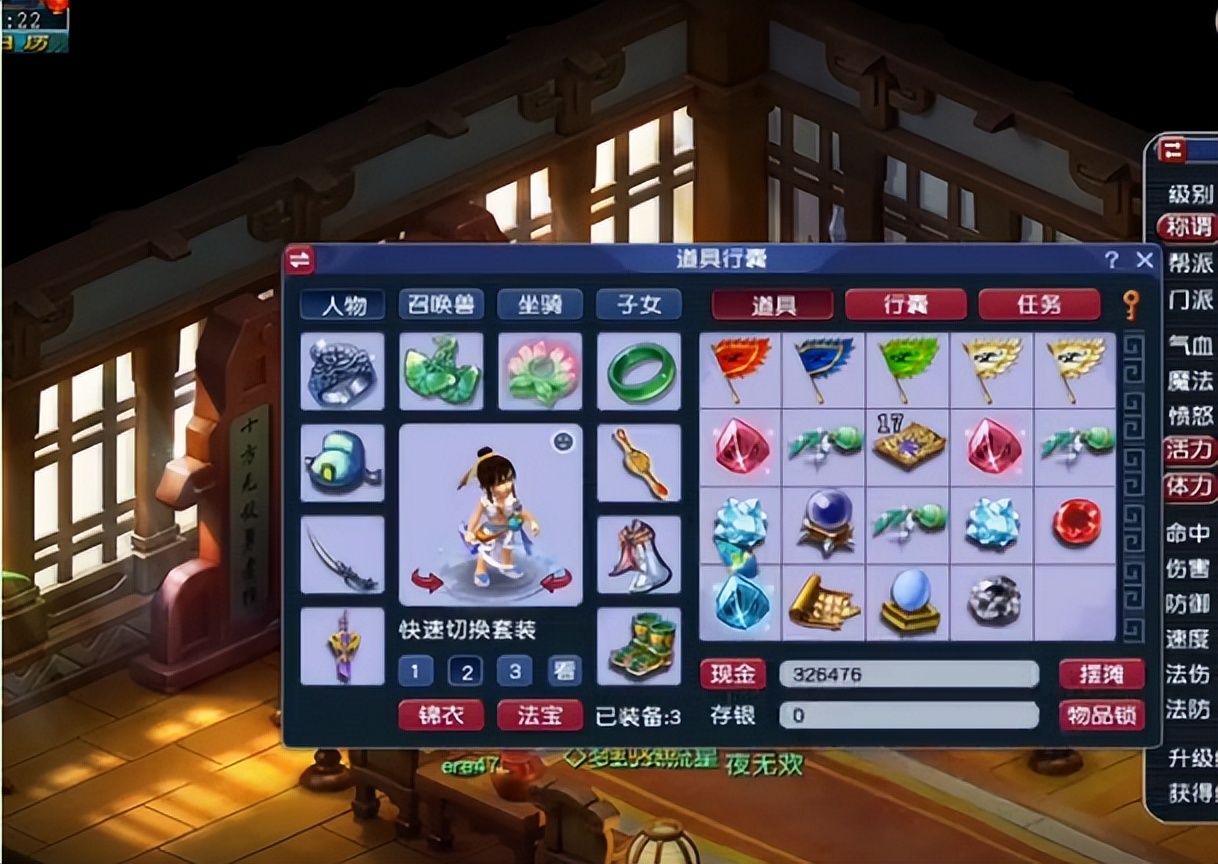Switch to the 坐骑 tab
This screenshot has width=1218, height=864.
[x=540, y=304]
